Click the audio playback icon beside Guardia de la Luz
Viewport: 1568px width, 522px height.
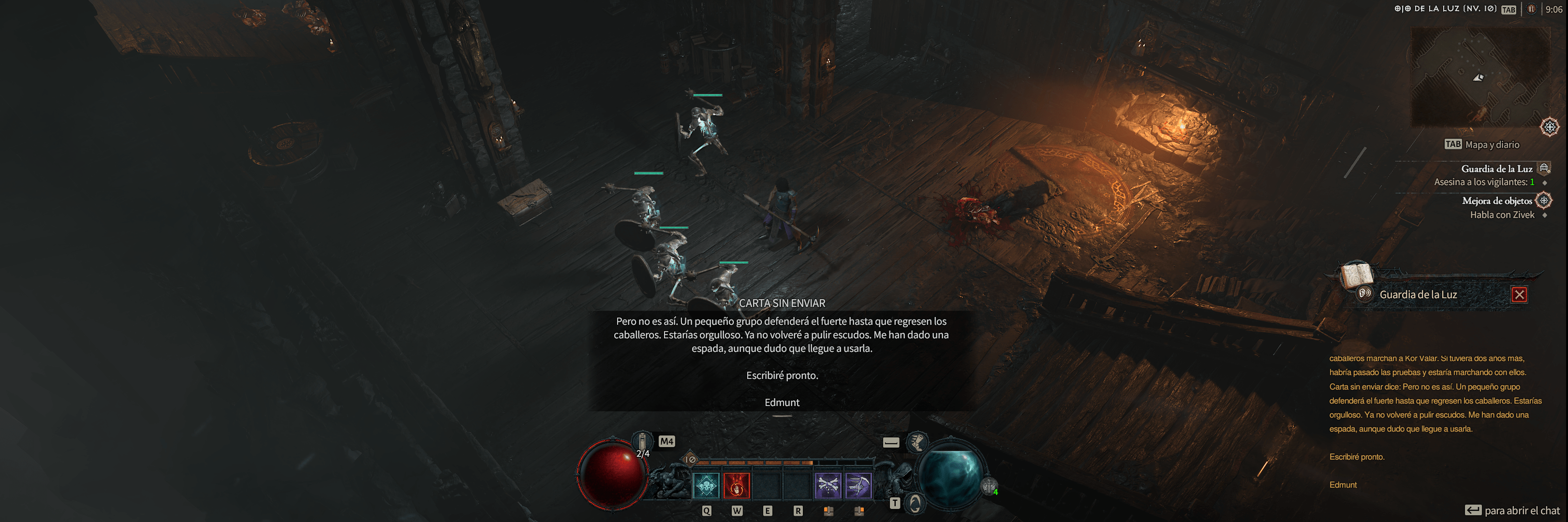[1365, 294]
